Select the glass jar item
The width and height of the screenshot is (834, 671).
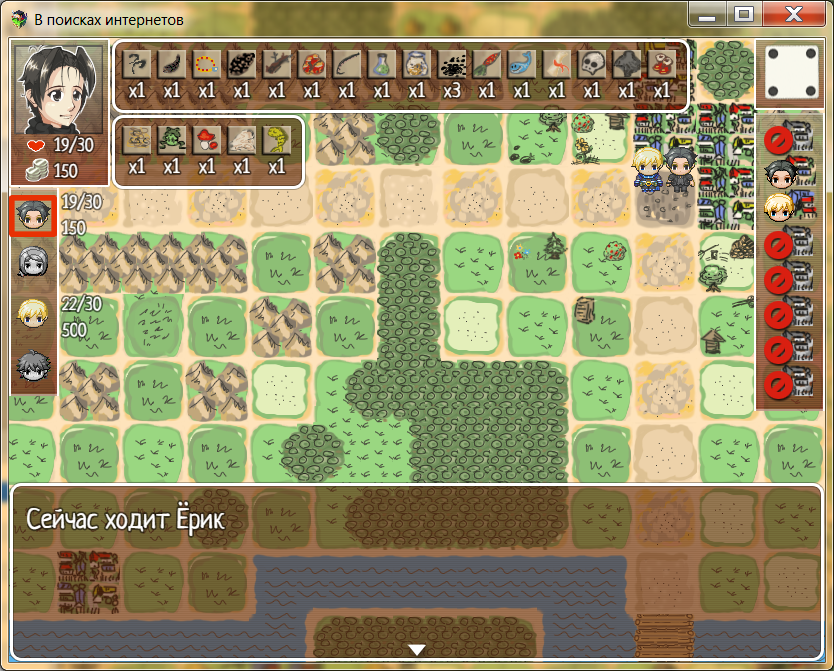pos(416,65)
